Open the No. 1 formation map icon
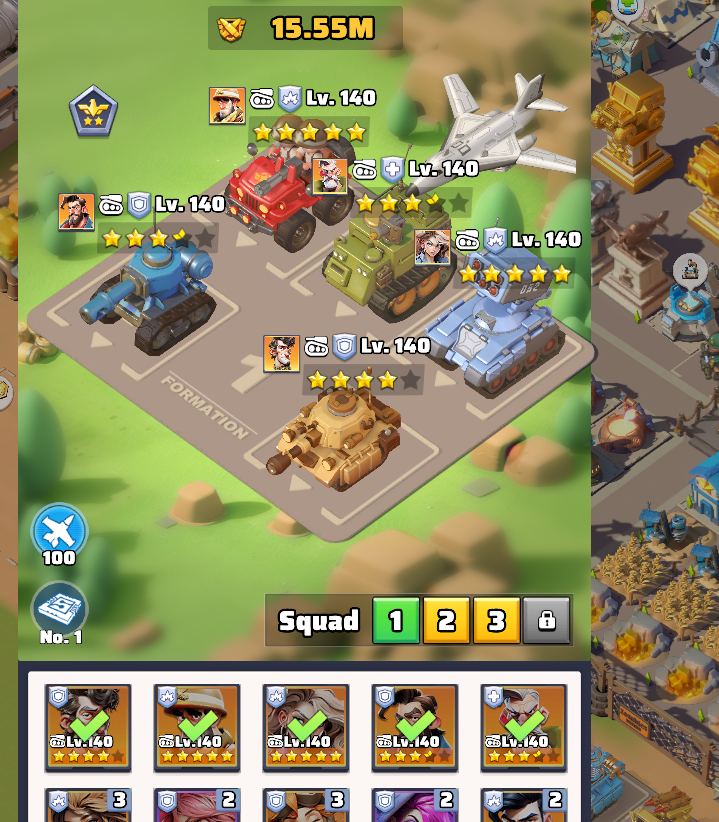 (x=59, y=608)
